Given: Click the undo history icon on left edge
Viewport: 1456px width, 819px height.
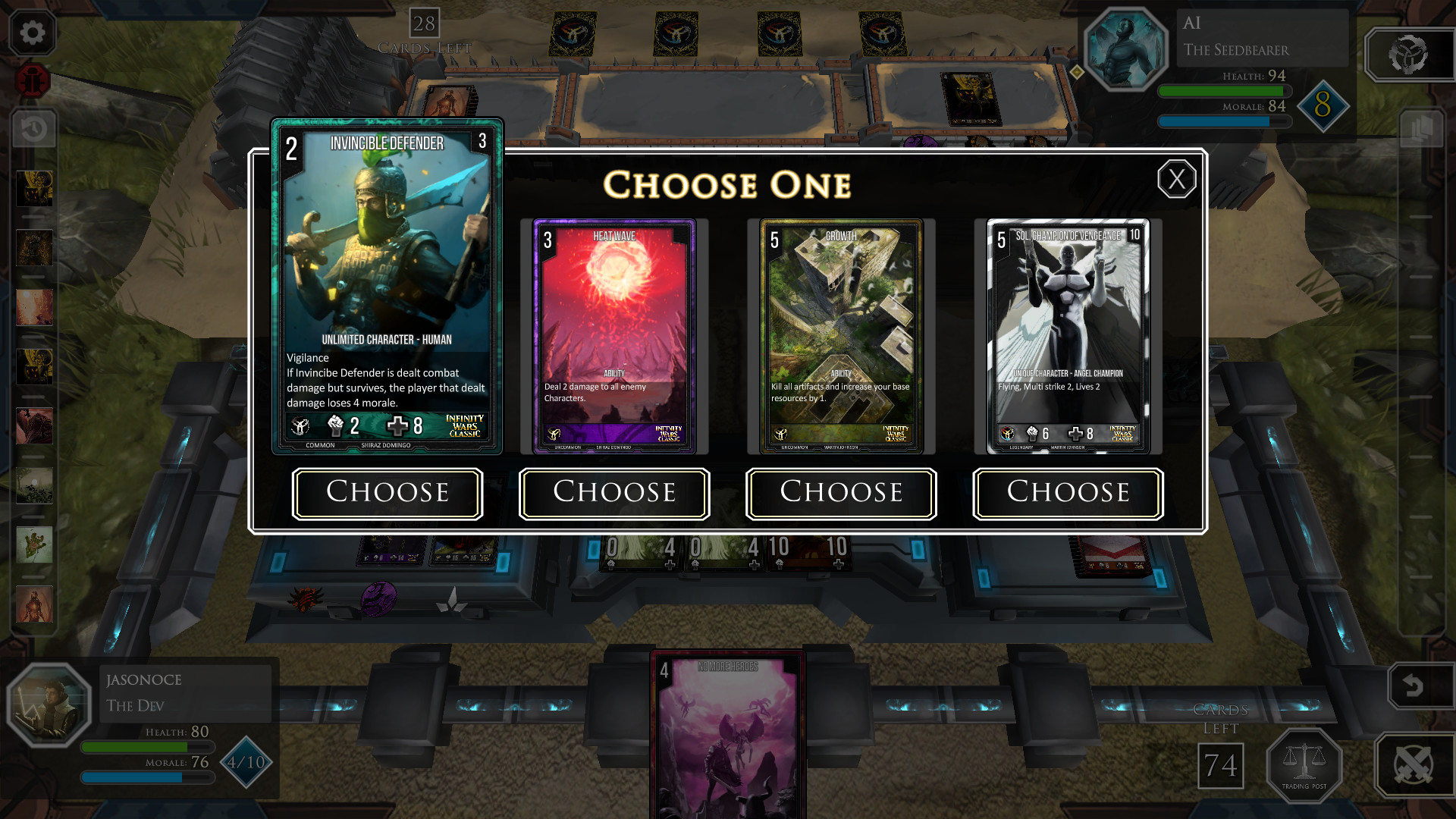Looking at the screenshot, I should [32, 129].
